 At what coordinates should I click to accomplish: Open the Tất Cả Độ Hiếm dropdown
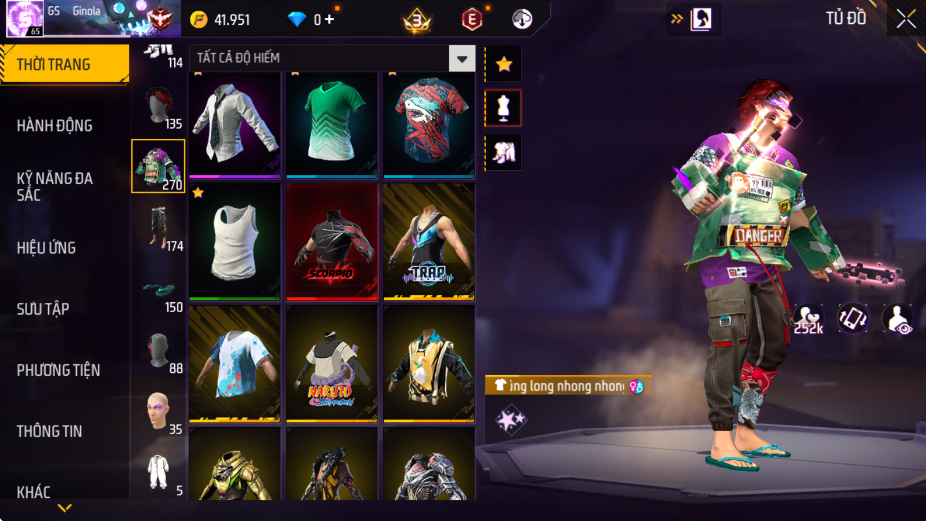461,59
